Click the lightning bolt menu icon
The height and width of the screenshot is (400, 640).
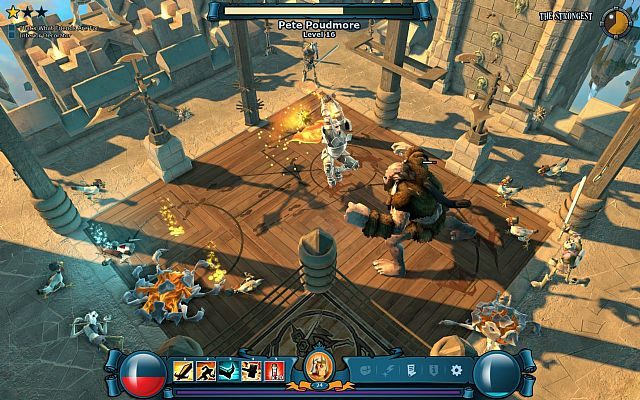point(388,371)
